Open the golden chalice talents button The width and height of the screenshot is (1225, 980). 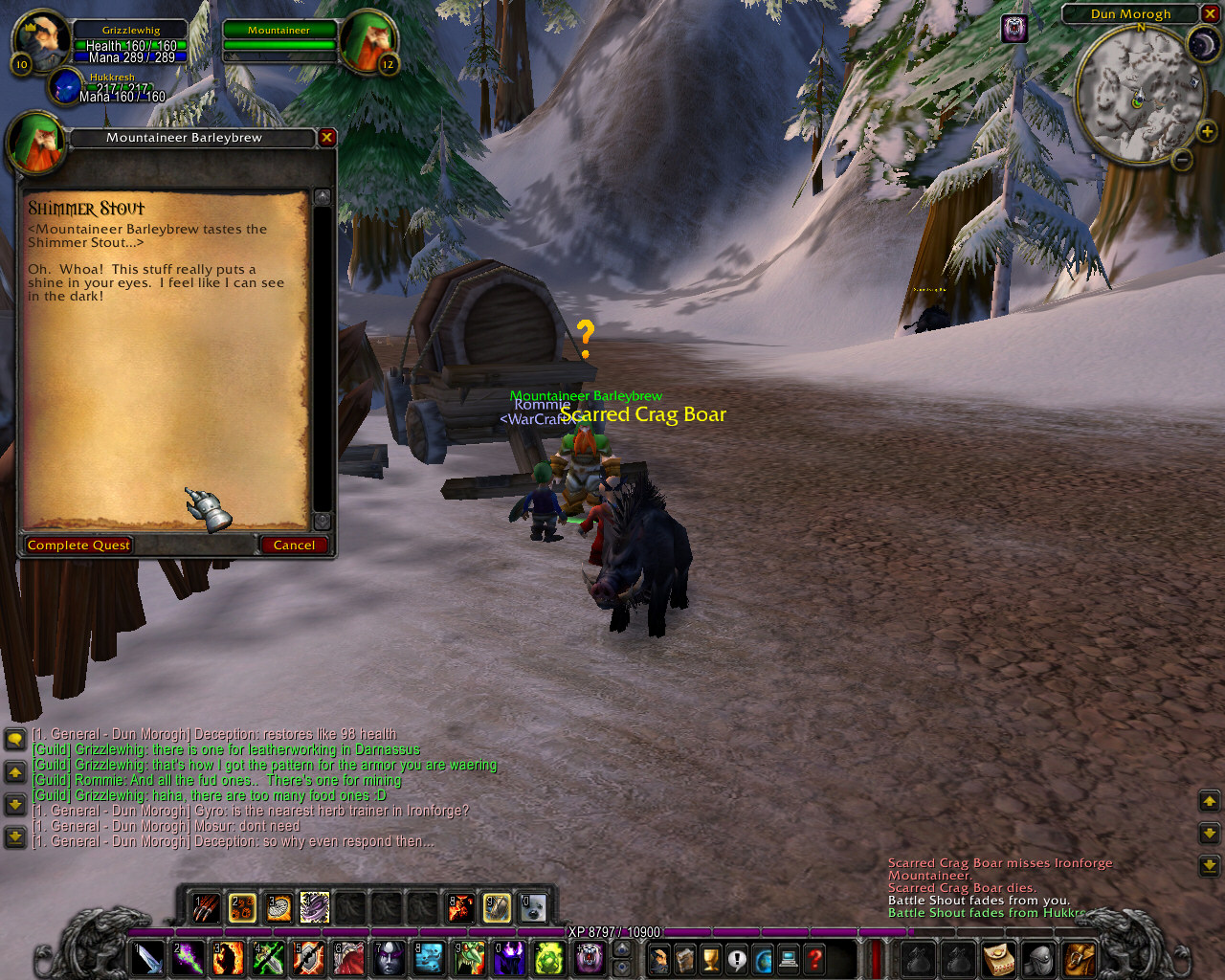710,958
